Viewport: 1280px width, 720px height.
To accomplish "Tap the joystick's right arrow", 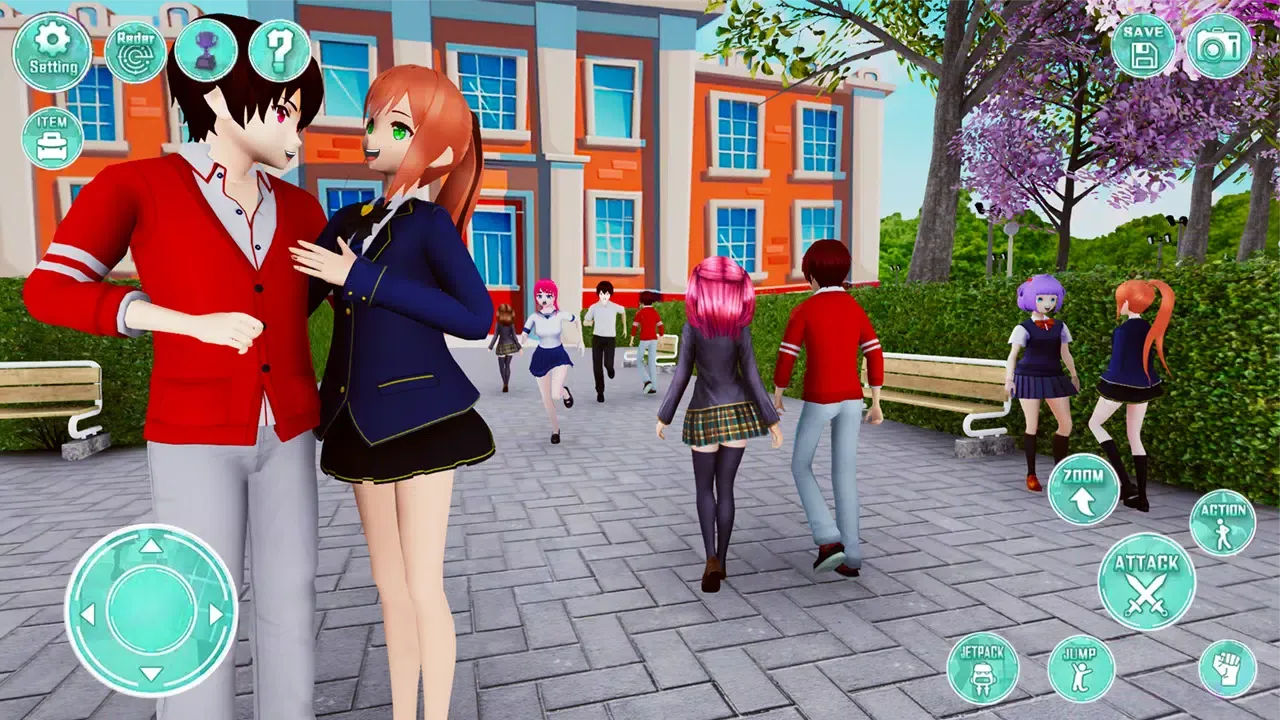I will coord(216,613).
